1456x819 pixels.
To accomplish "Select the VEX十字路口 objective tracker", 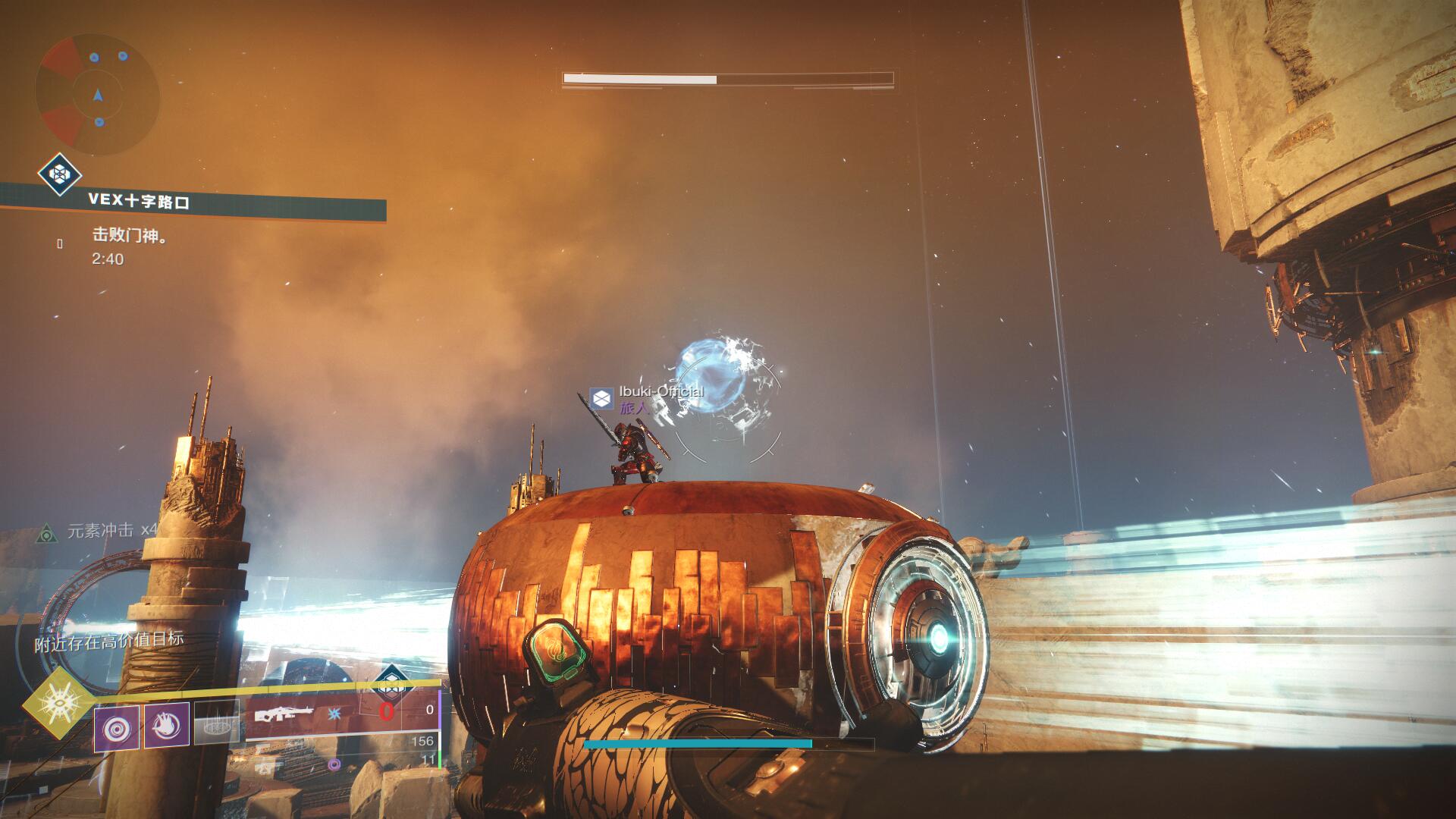I will tap(139, 202).
